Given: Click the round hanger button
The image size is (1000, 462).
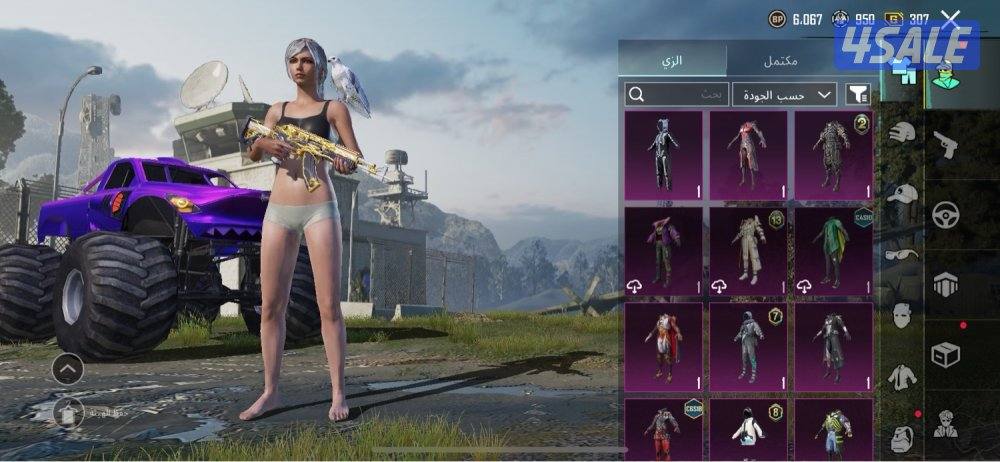Looking at the screenshot, I should pos(67,410).
